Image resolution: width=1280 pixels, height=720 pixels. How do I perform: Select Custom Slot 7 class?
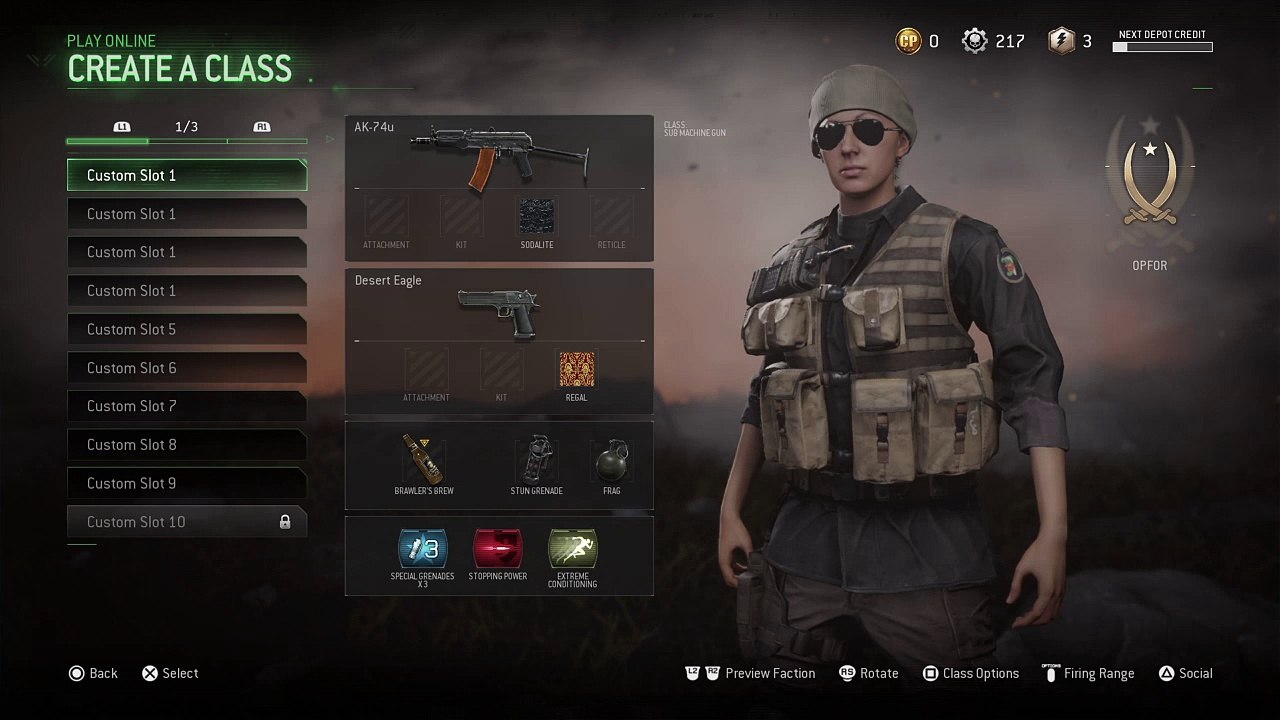187,406
